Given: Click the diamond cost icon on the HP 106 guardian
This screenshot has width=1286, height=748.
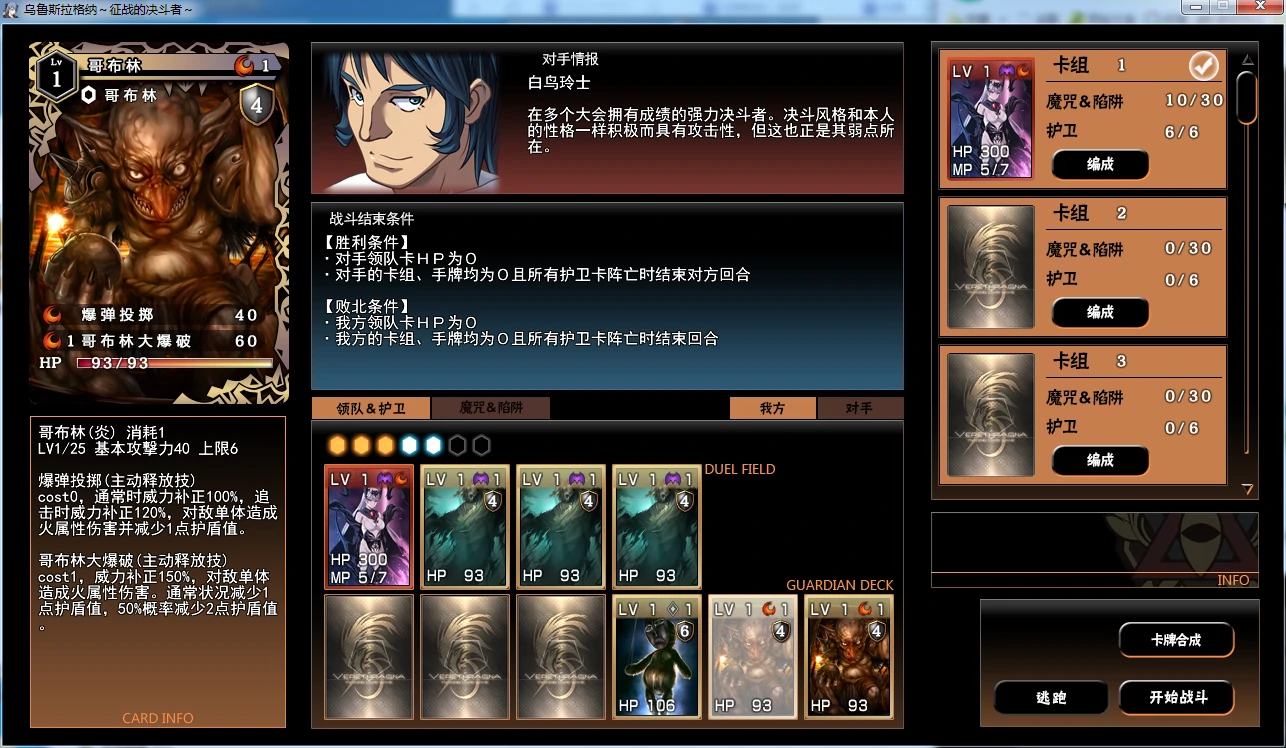Looking at the screenshot, I should [x=672, y=607].
